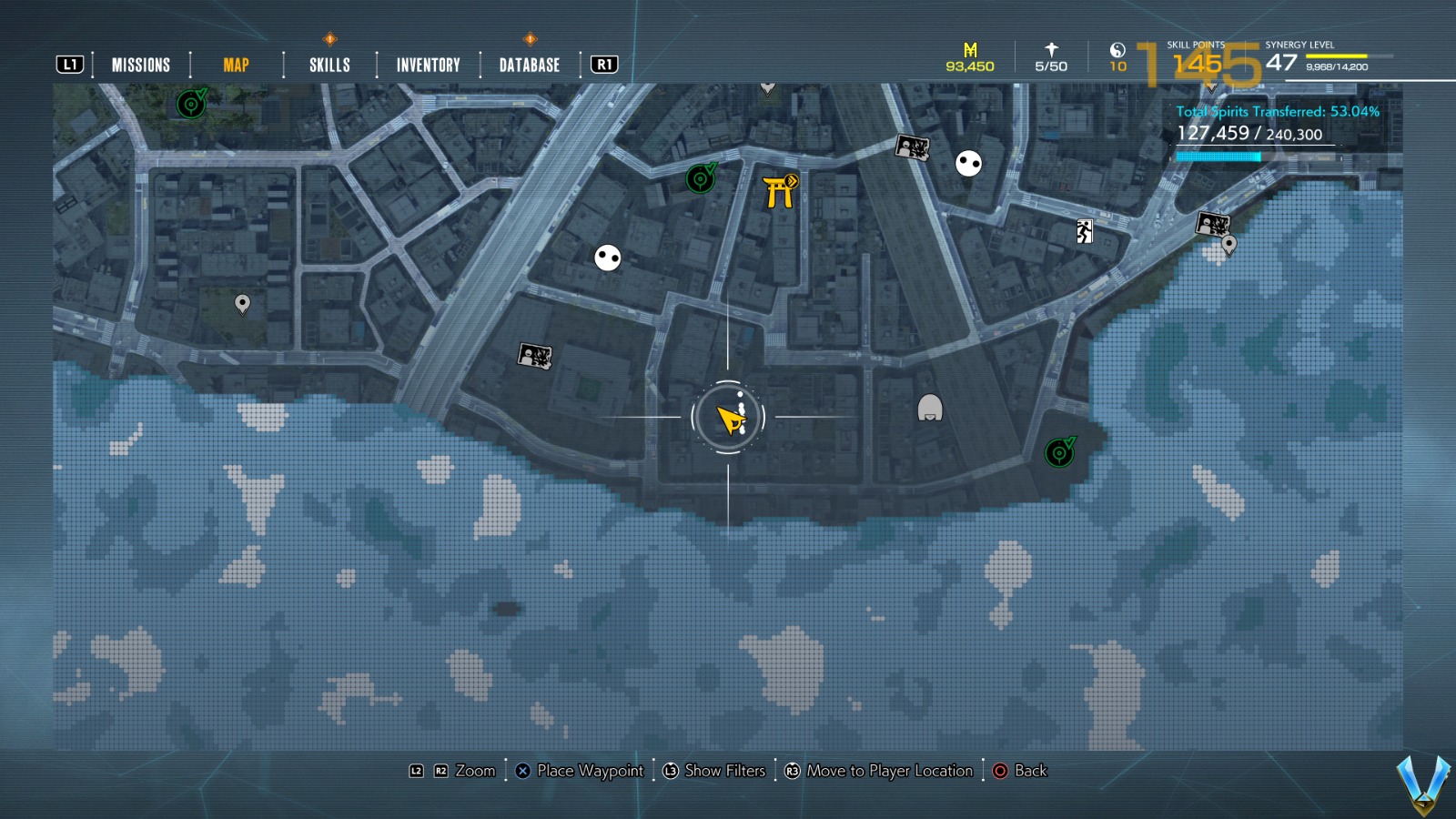Click the player cursor circle at map center

[x=731, y=416]
